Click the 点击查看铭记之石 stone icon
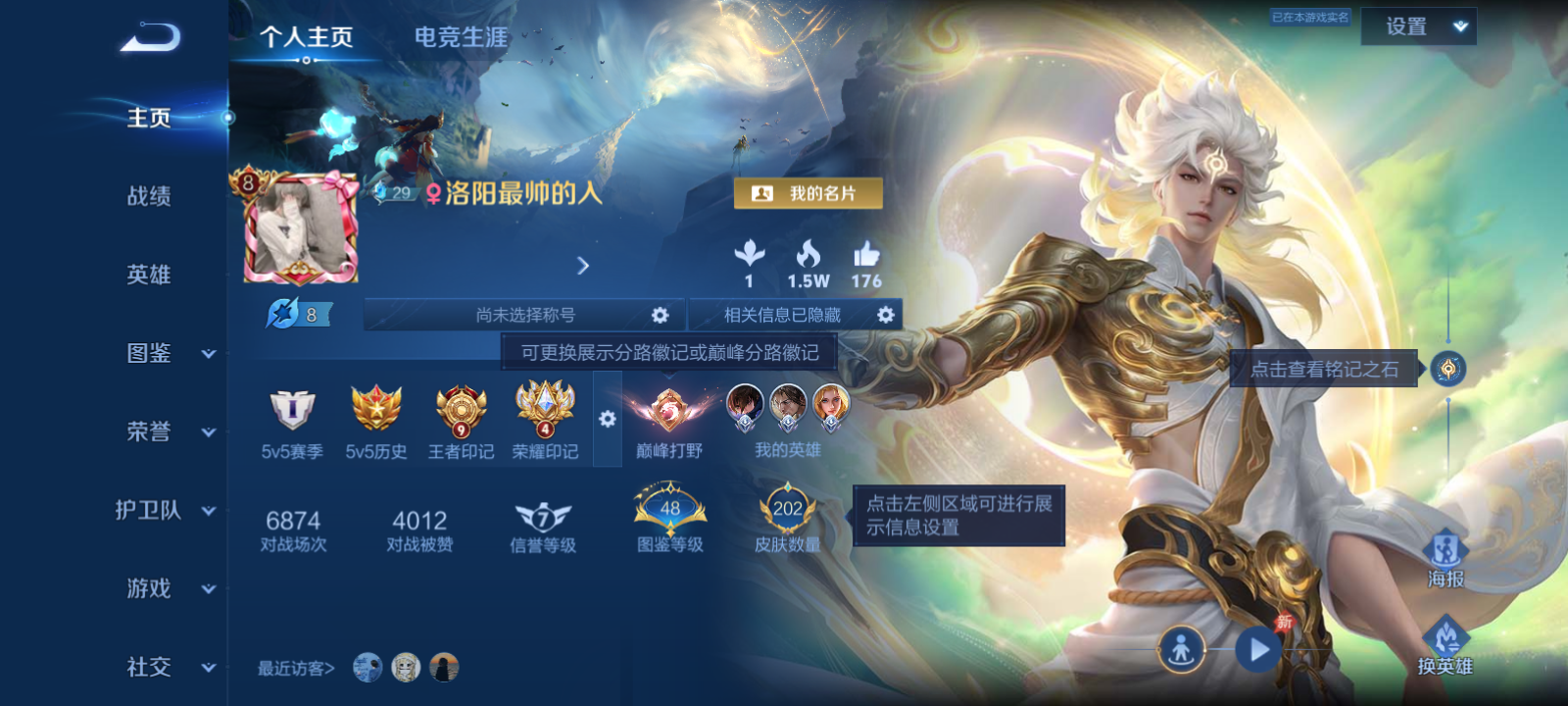Image resolution: width=1568 pixels, height=706 pixels. [x=1447, y=371]
